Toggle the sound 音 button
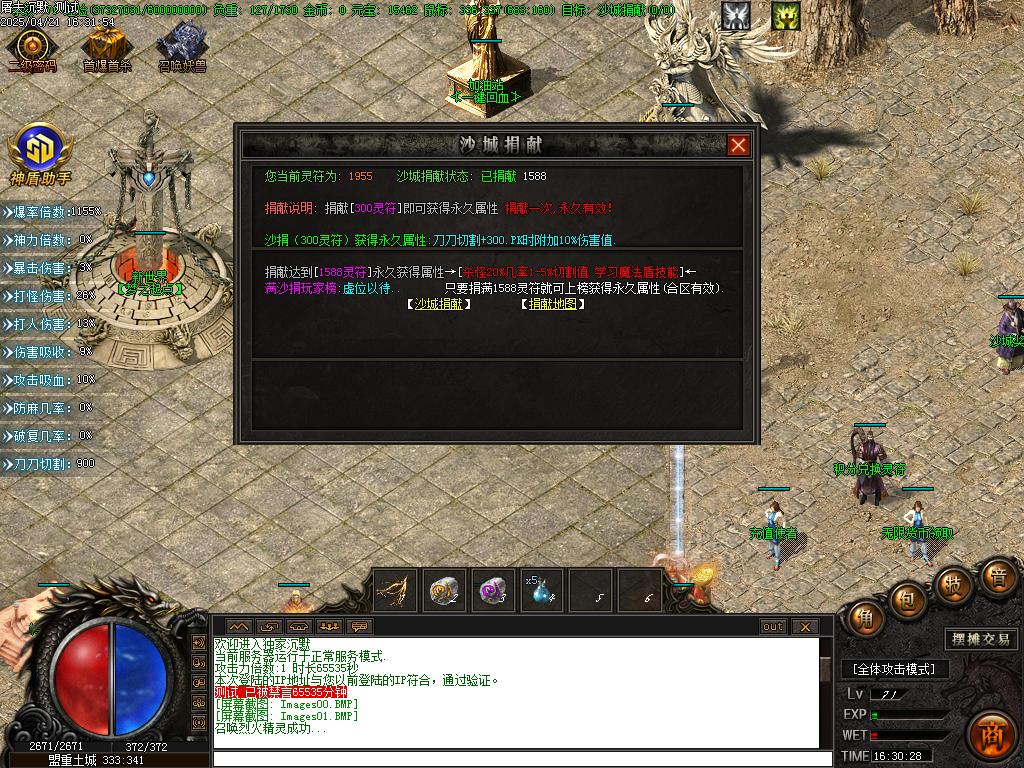The width and height of the screenshot is (1024, 768). coord(997,577)
